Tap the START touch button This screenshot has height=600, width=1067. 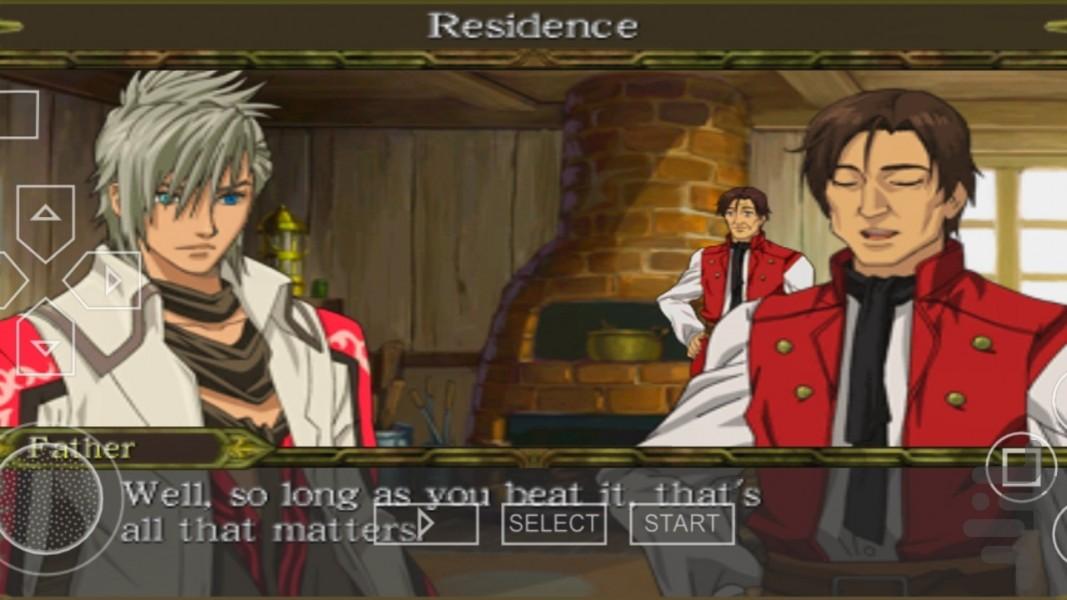[681, 524]
